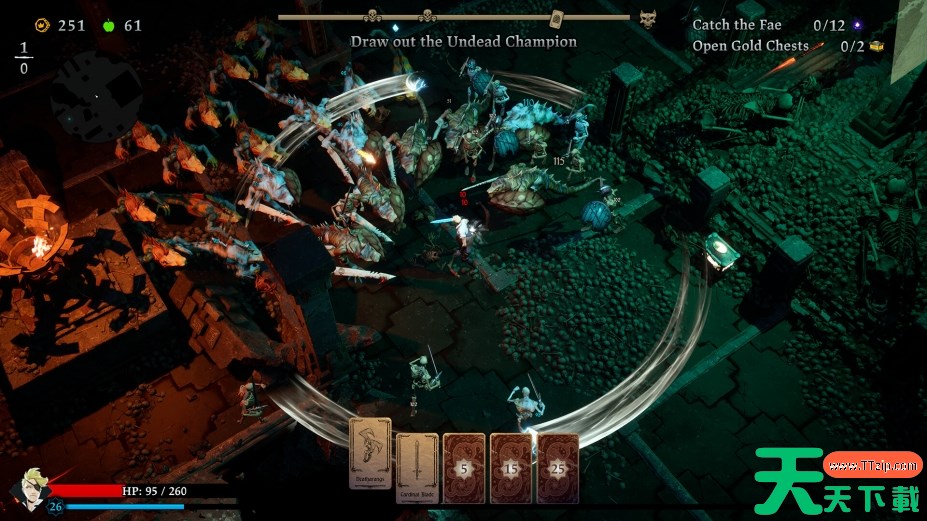Click the gold crown coin icon
This screenshot has width=927, height=521.
(x=42, y=25)
